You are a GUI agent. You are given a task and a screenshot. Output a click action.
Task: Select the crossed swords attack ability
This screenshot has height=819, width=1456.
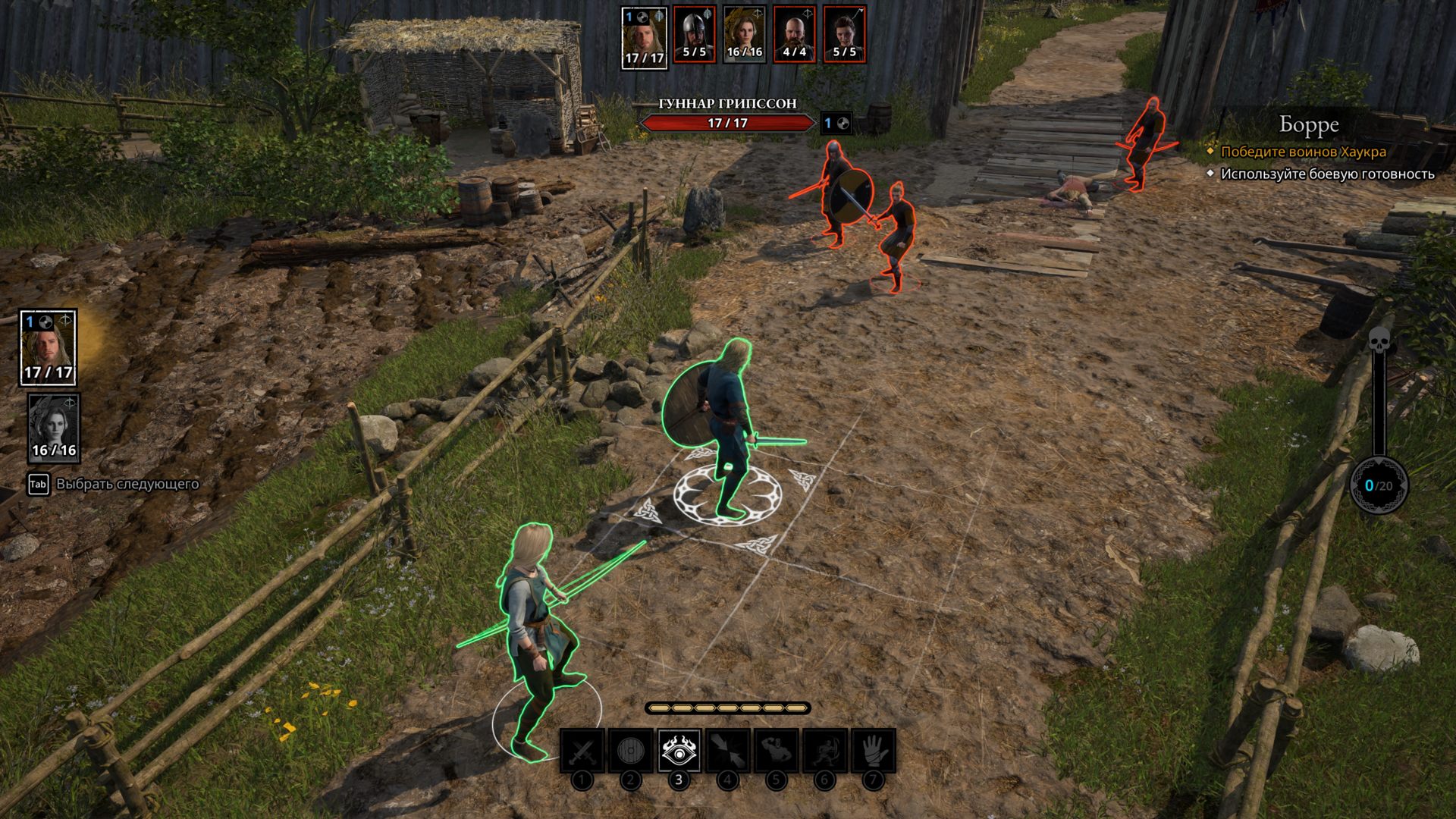pos(582,751)
